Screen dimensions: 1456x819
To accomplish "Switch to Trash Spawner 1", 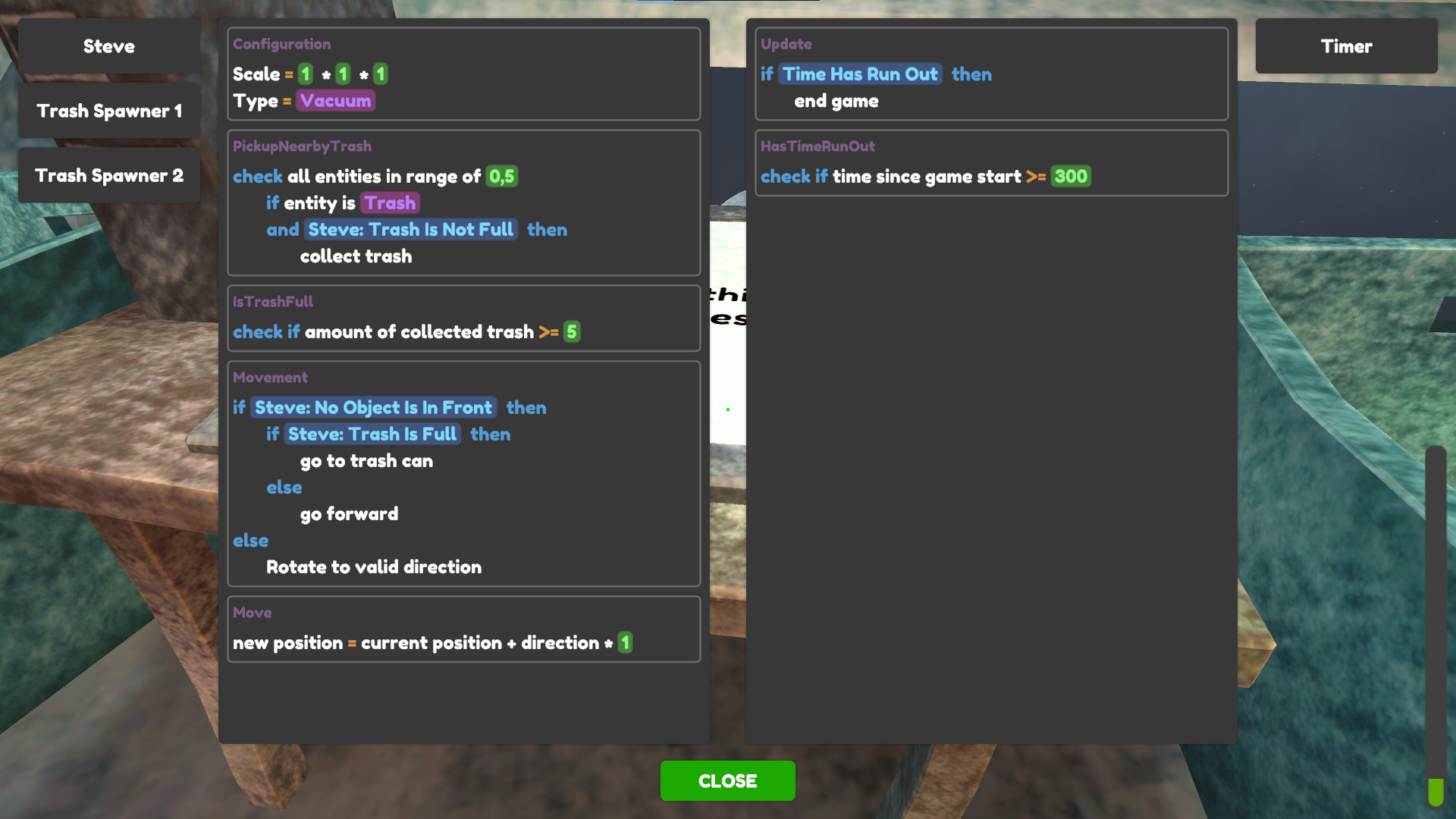I will (x=108, y=111).
